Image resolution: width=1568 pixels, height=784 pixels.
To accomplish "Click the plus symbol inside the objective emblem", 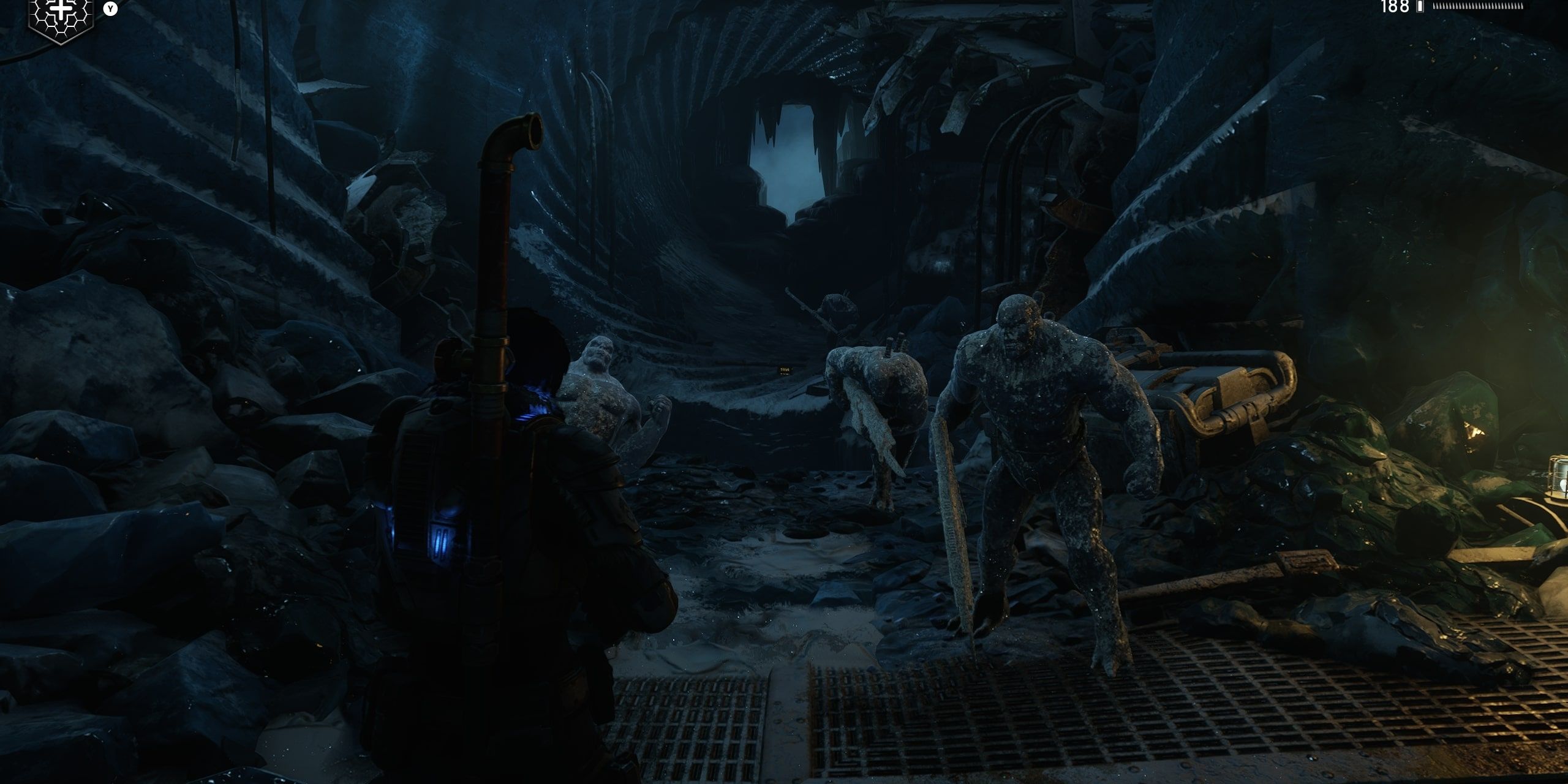I will [x=61, y=9].
